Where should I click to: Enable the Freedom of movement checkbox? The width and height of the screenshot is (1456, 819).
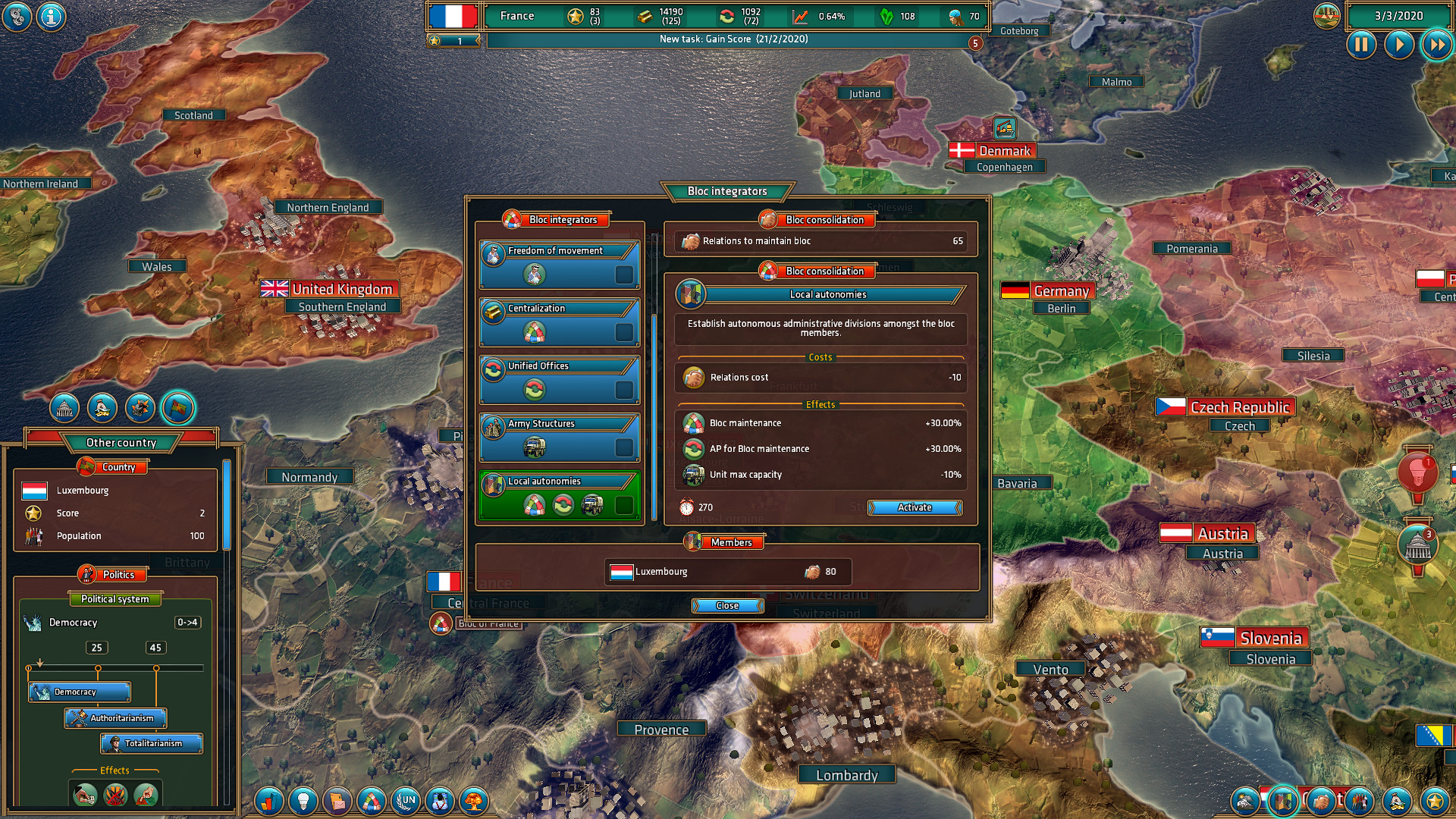[625, 275]
